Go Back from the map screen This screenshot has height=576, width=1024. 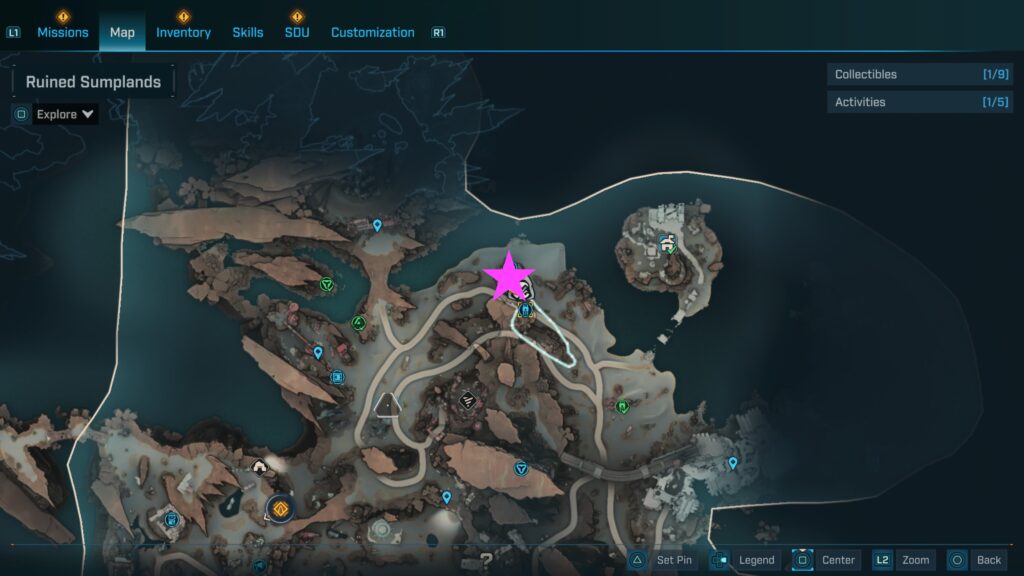(x=977, y=560)
